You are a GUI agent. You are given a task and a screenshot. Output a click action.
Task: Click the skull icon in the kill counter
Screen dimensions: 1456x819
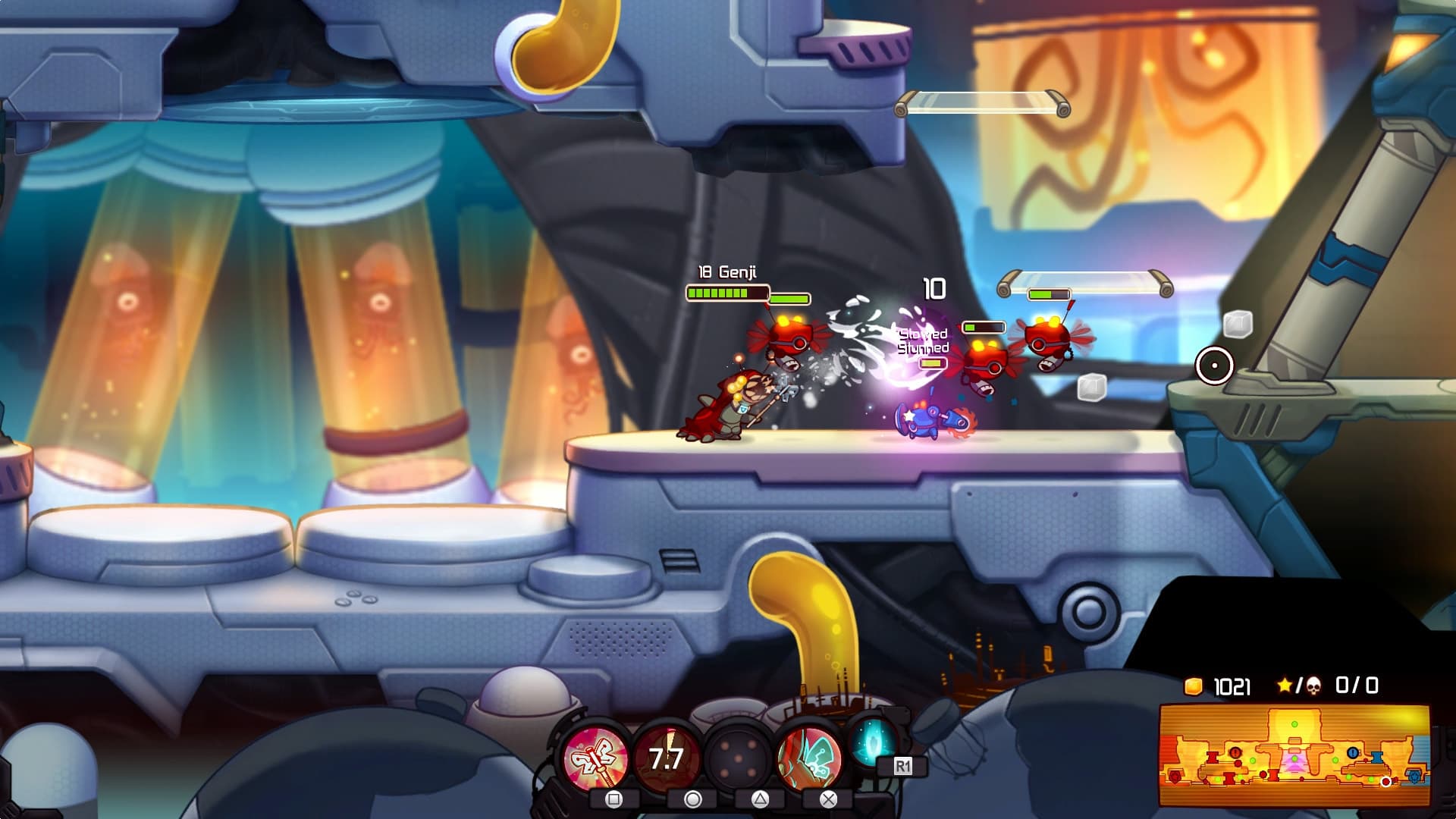point(1313,685)
